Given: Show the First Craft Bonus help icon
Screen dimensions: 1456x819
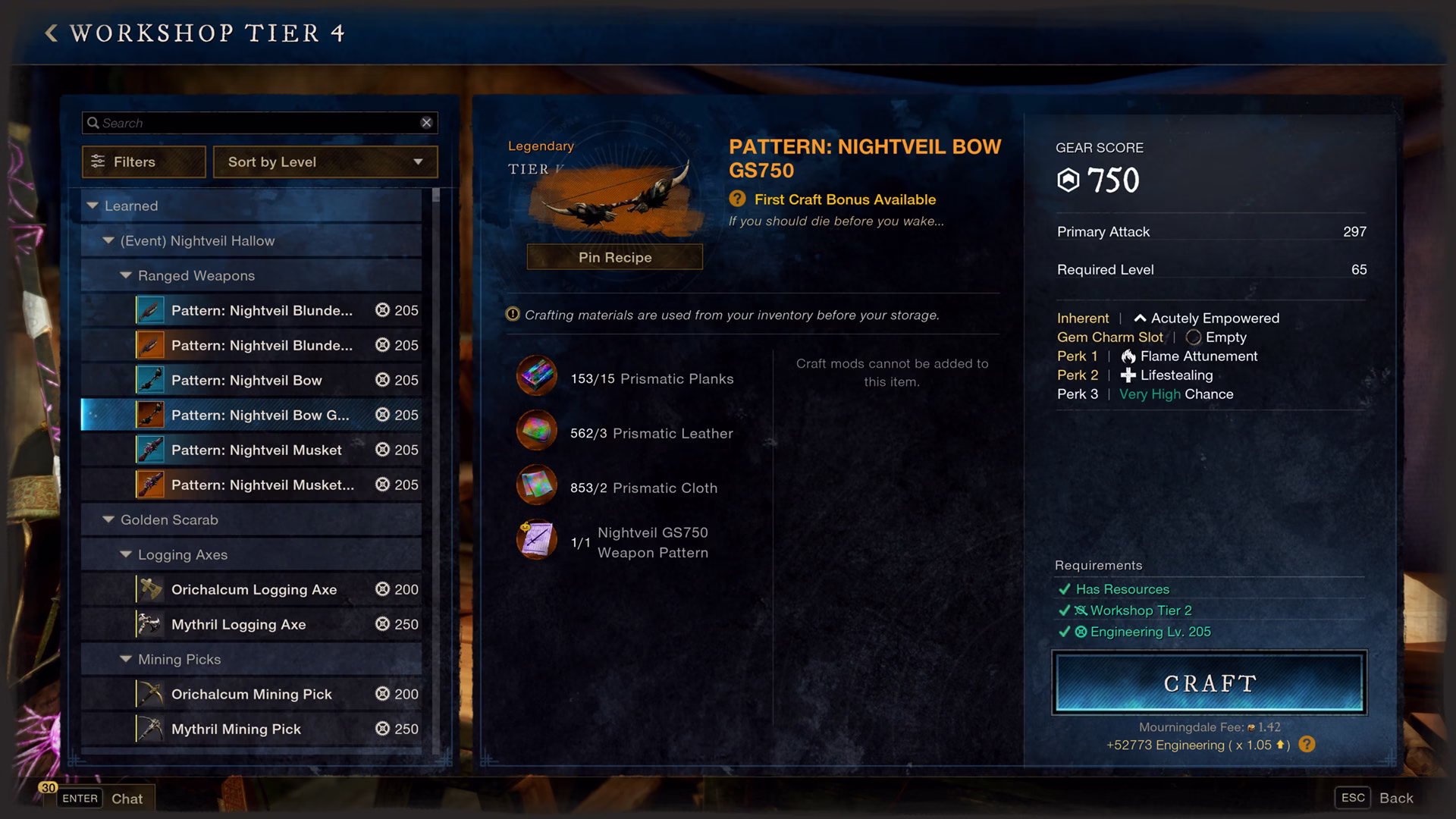Looking at the screenshot, I should click(x=737, y=199).
